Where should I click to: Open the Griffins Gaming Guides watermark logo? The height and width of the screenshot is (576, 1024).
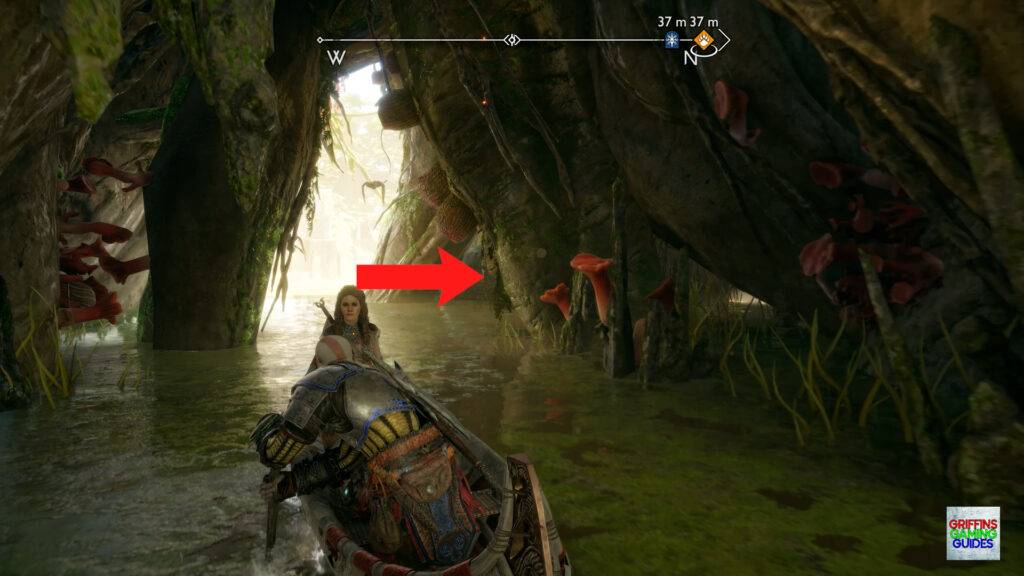(972, 533)
